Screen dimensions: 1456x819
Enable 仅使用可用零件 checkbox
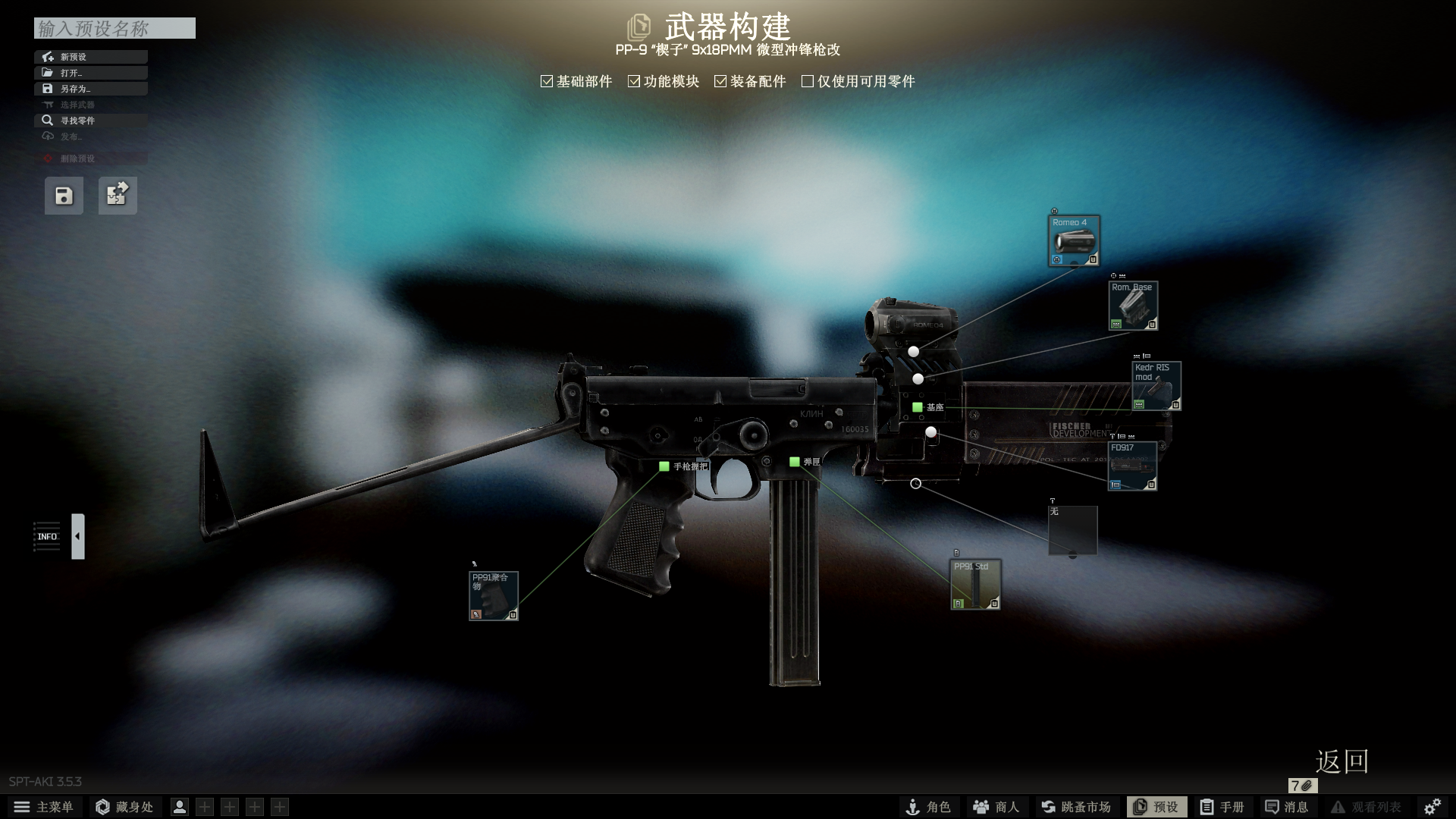tap(808, 81)
